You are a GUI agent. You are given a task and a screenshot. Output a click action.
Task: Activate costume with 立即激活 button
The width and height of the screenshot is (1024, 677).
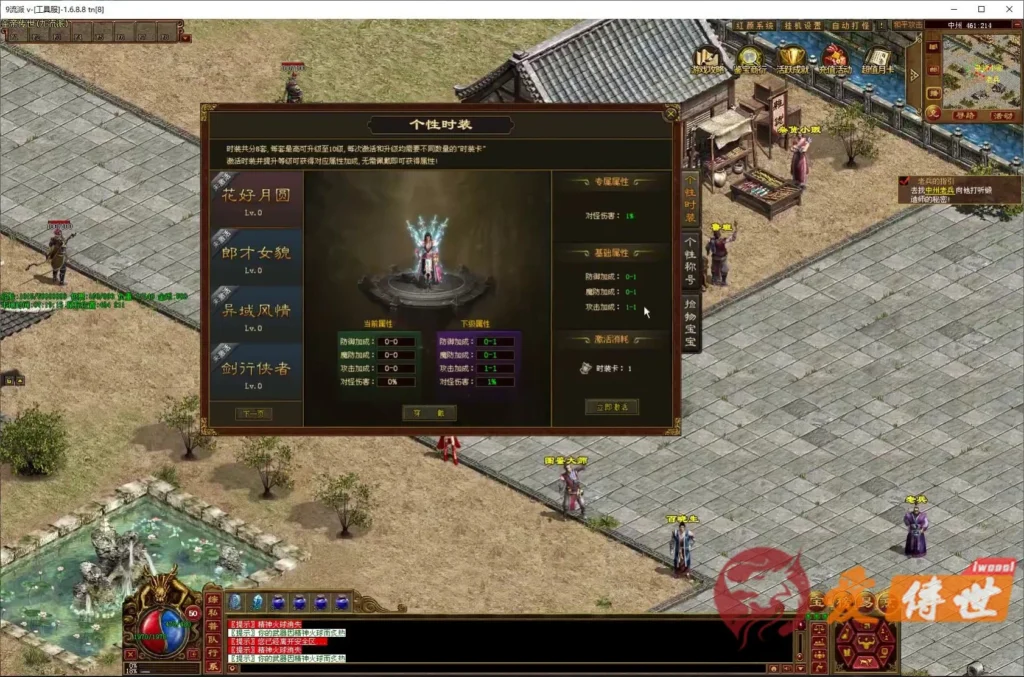(611, 407)
